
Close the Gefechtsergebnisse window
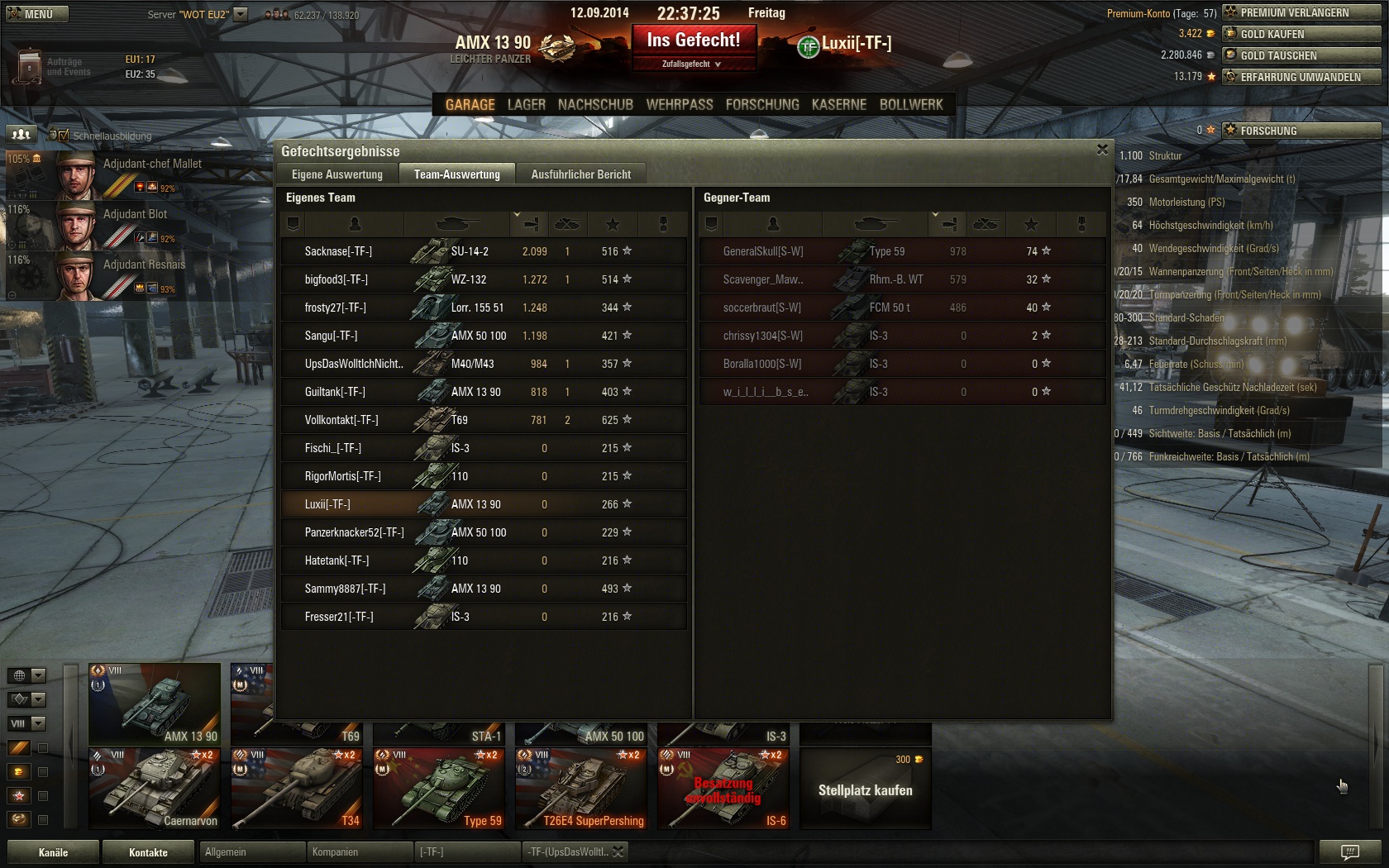point(1101,150)
